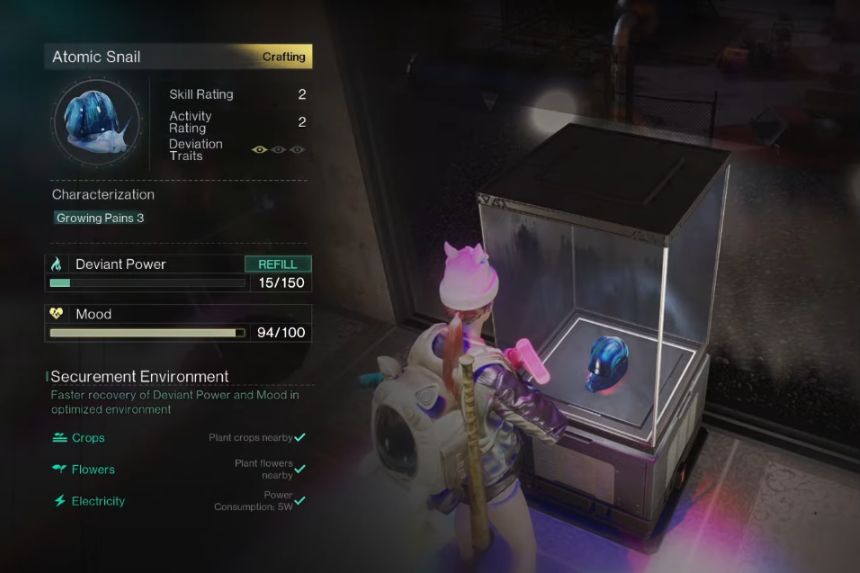
Task: Refill the Atomic Snail's Deviant Power
Action: [x=278, y=264]
